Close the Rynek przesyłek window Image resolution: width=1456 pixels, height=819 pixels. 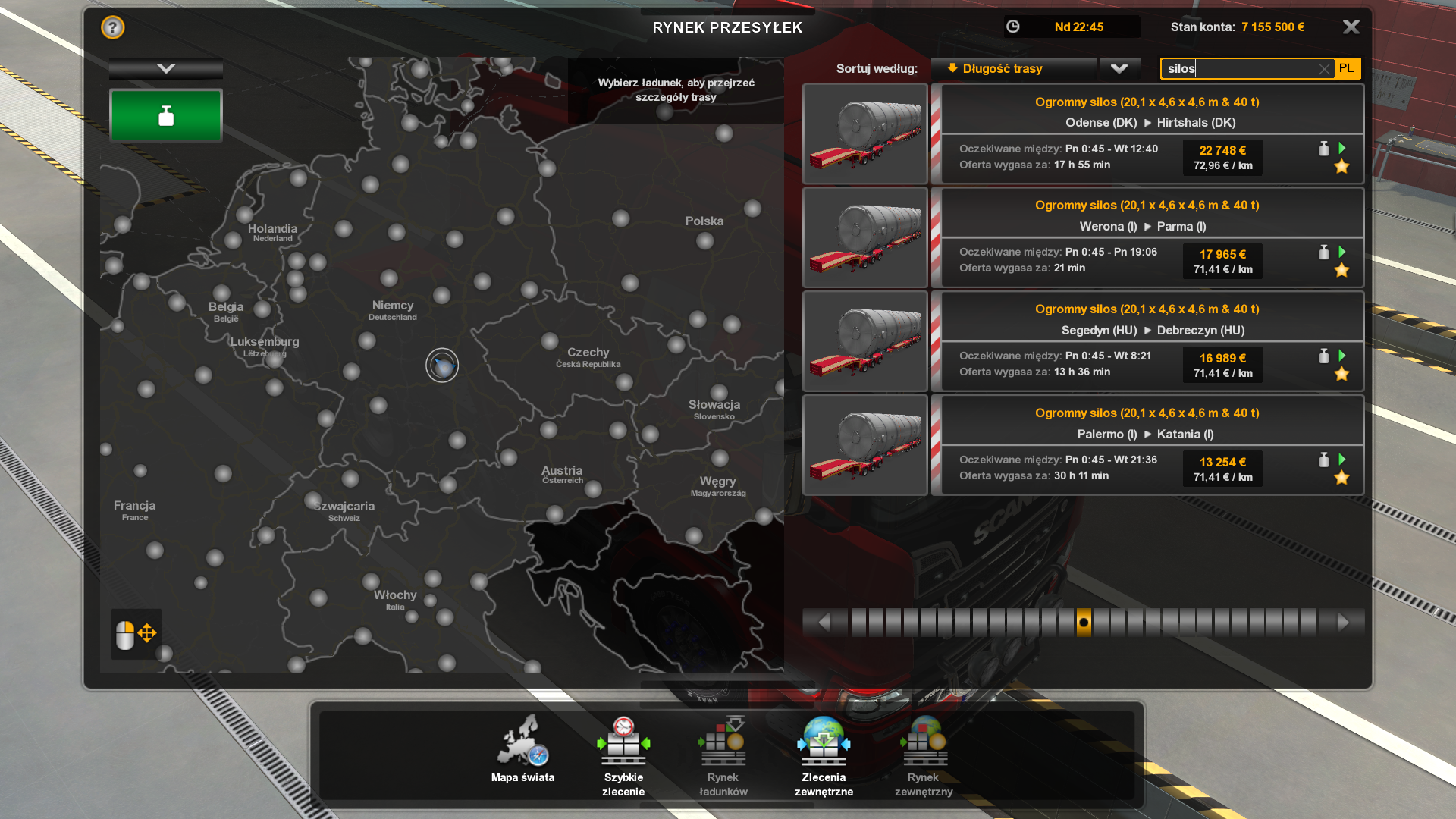[1351, 27]
